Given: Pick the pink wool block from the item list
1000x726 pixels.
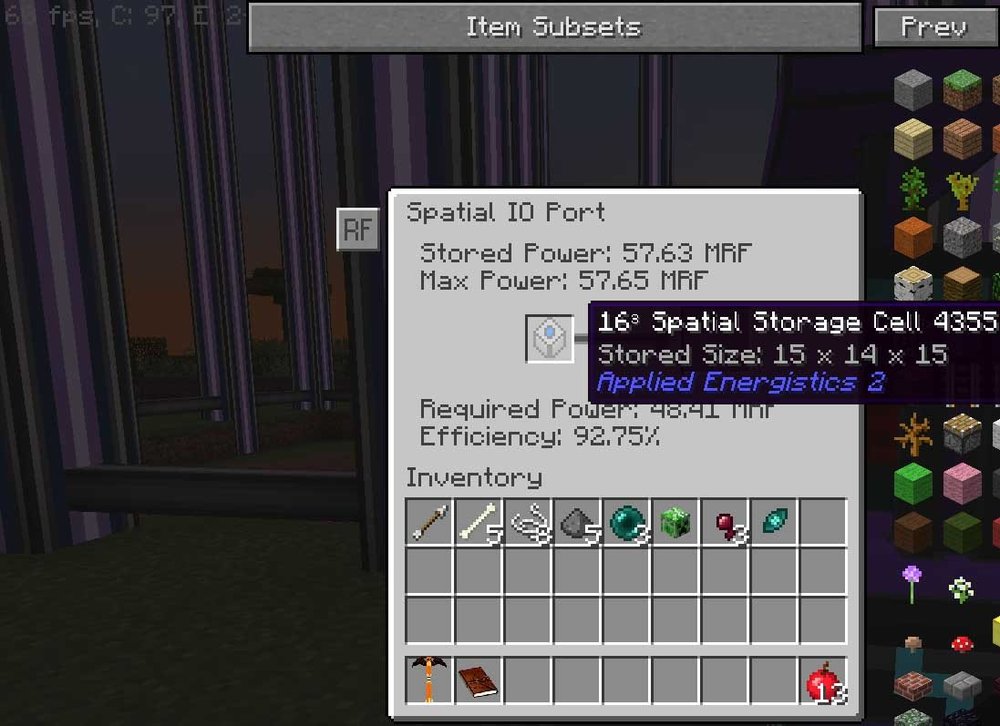Looking at the screenshot, I should click(961, 483).
